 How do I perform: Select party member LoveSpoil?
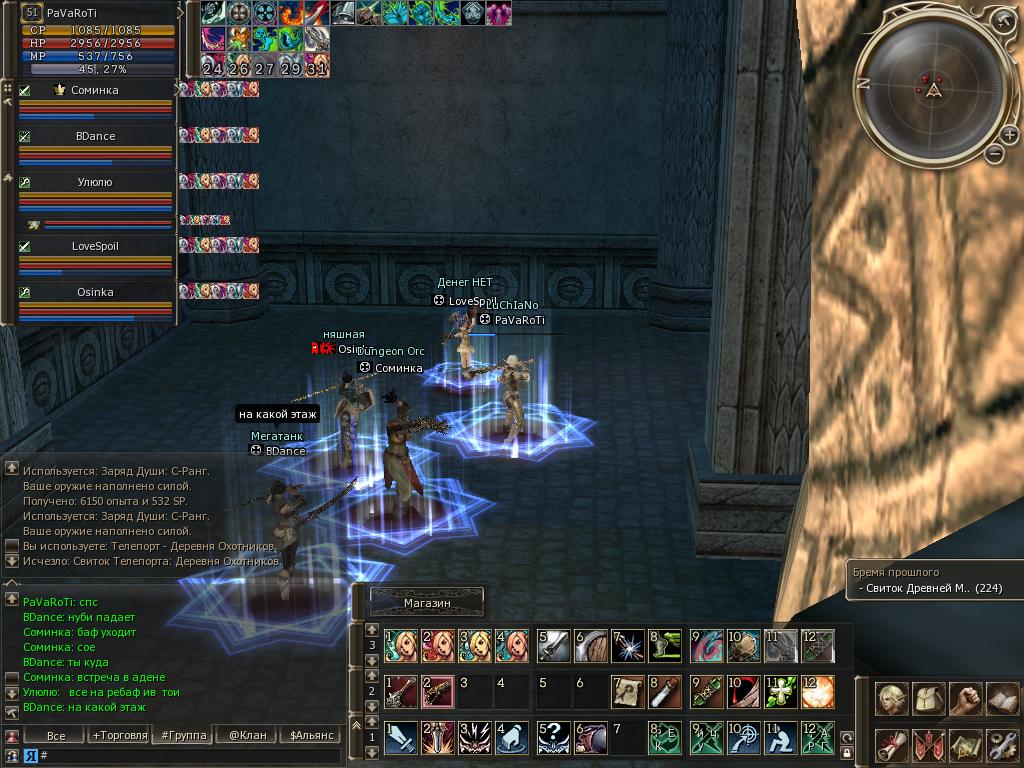95,246
